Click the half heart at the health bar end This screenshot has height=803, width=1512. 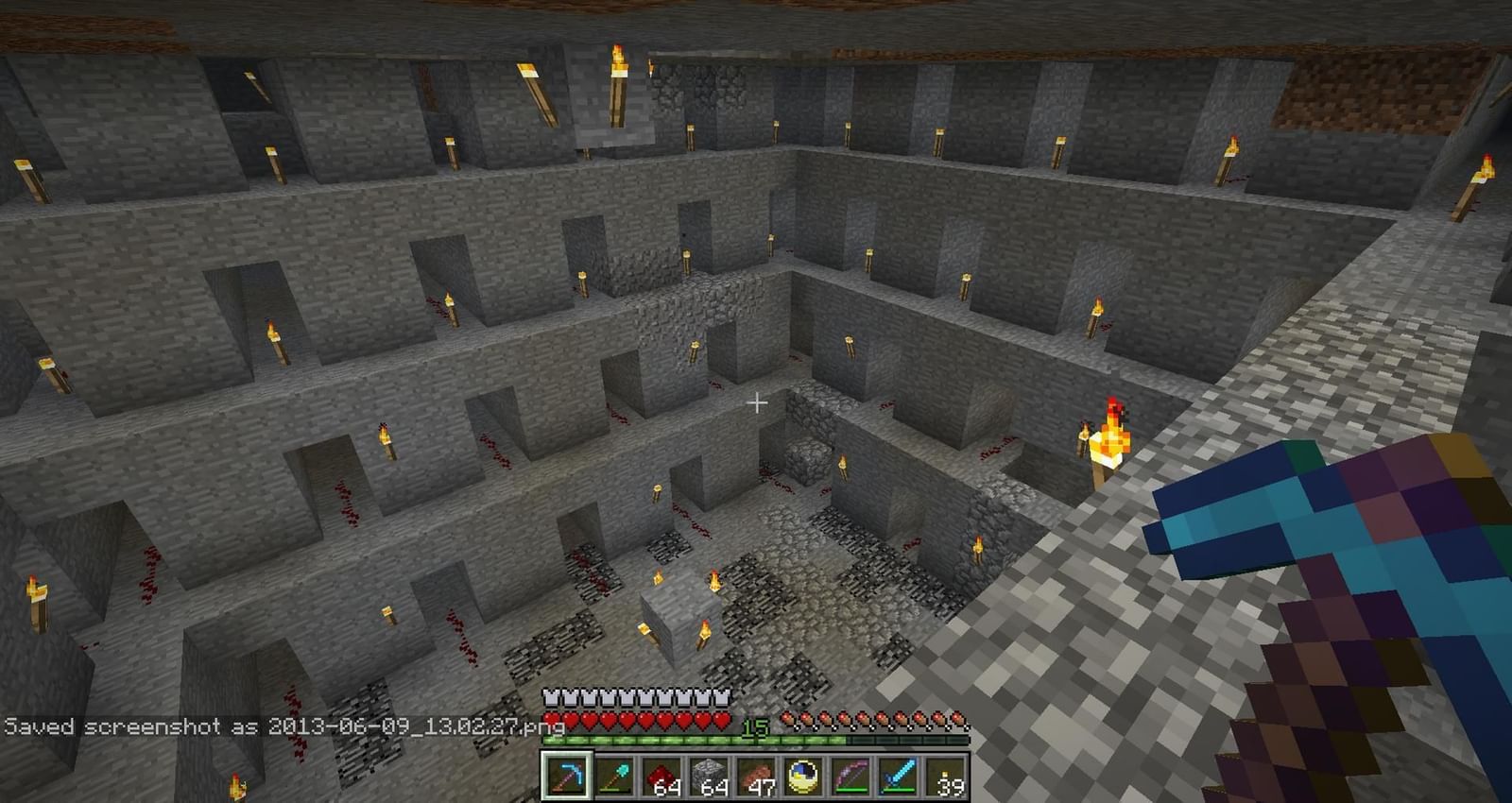pyautogui.click(x=720, y=719)
